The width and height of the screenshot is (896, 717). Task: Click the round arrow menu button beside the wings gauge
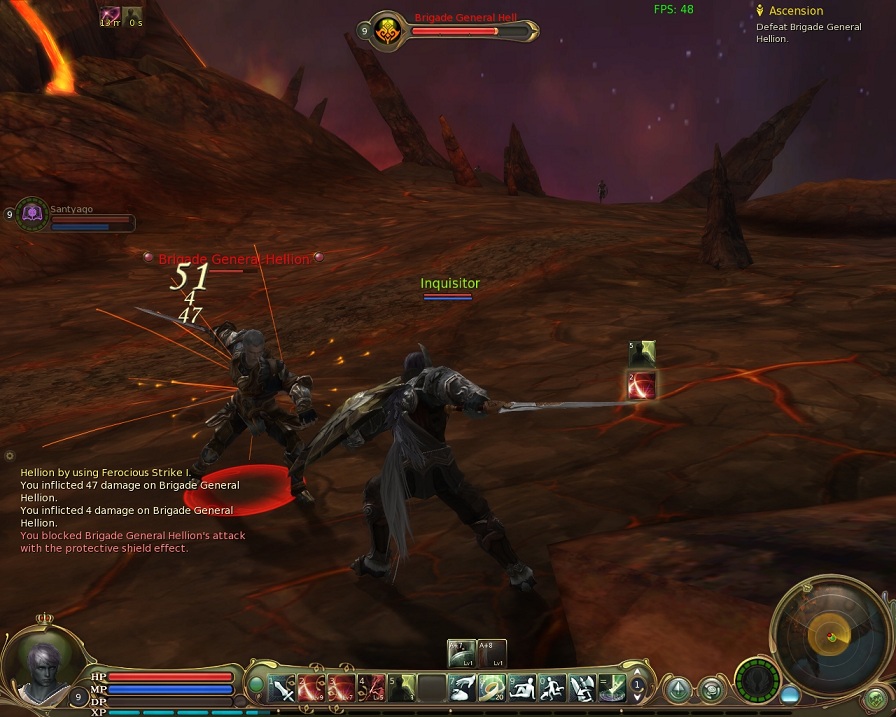(679, 688)
